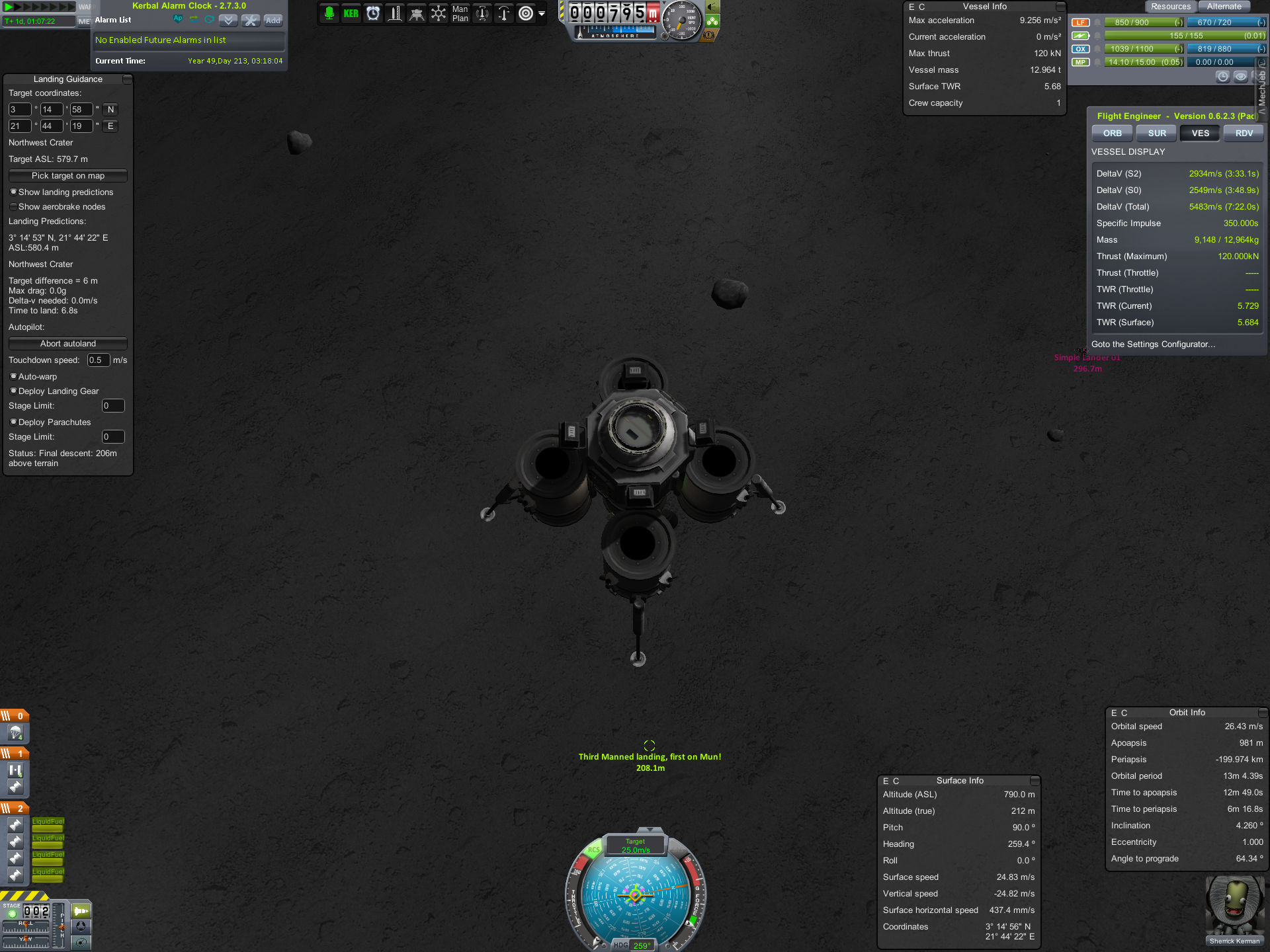Switch to the ORB tab in Flight Engineer
The height and width of the screenshot is (952, 1270).
[x=1112, y=134]
